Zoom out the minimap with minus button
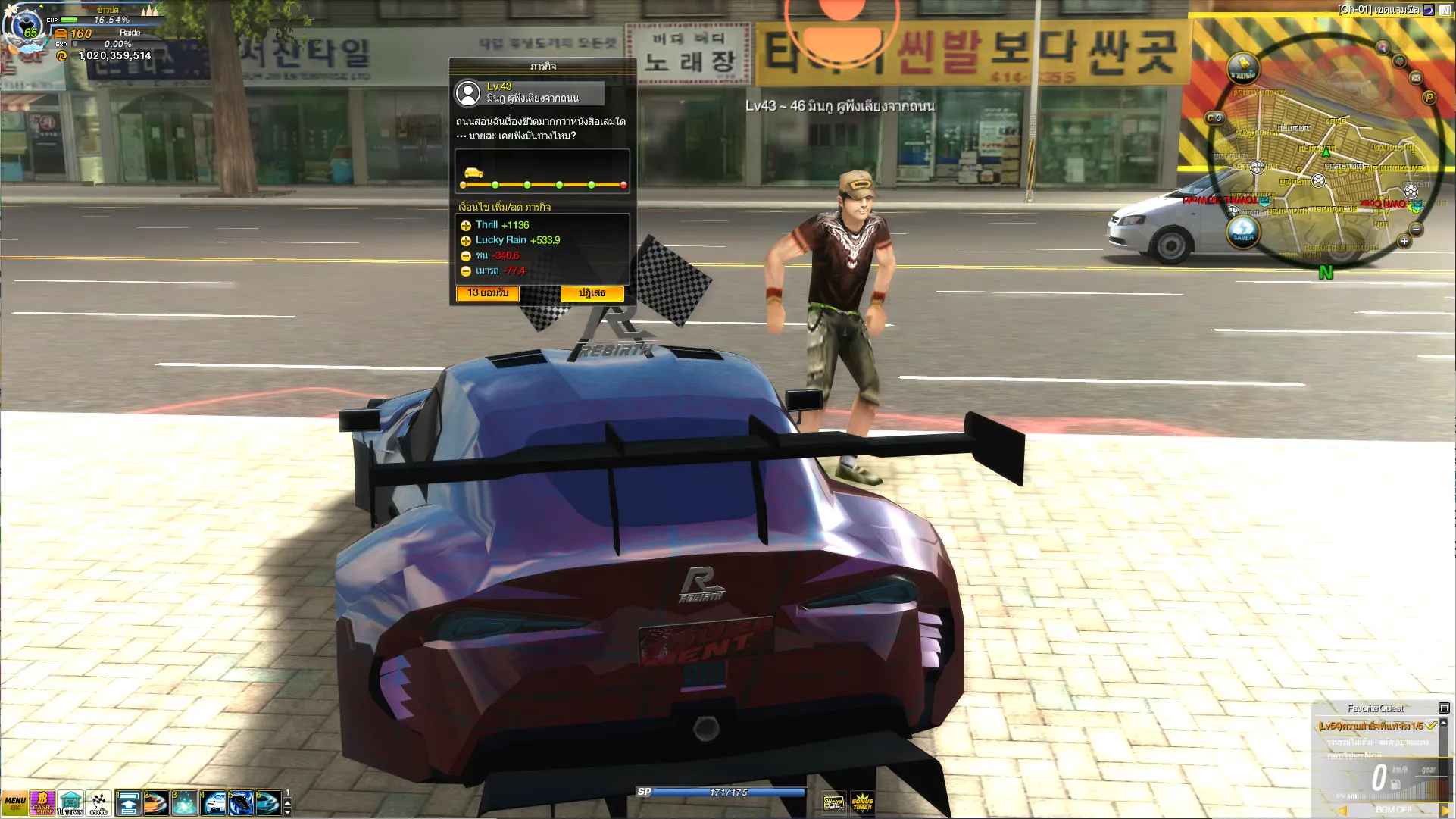Viewport: 1456px width, 819px height. point(1416,230)
